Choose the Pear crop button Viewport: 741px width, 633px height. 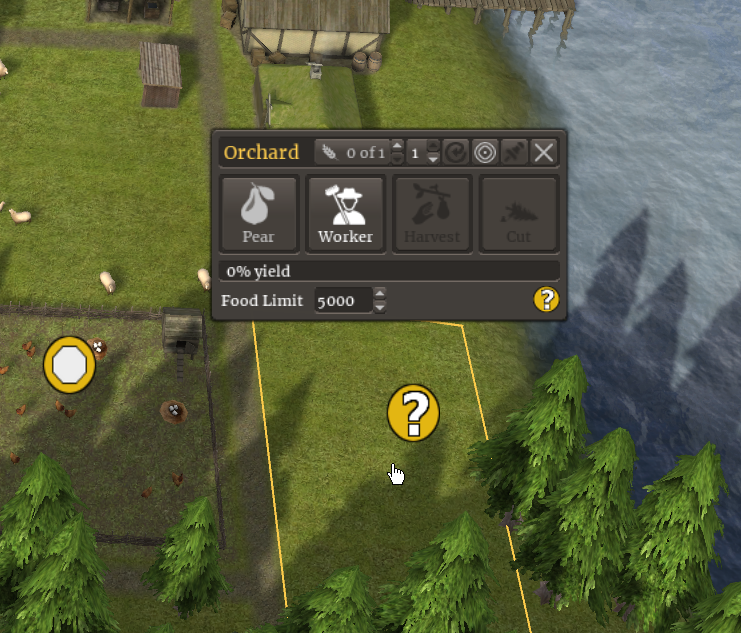click(x=258, y=214)
